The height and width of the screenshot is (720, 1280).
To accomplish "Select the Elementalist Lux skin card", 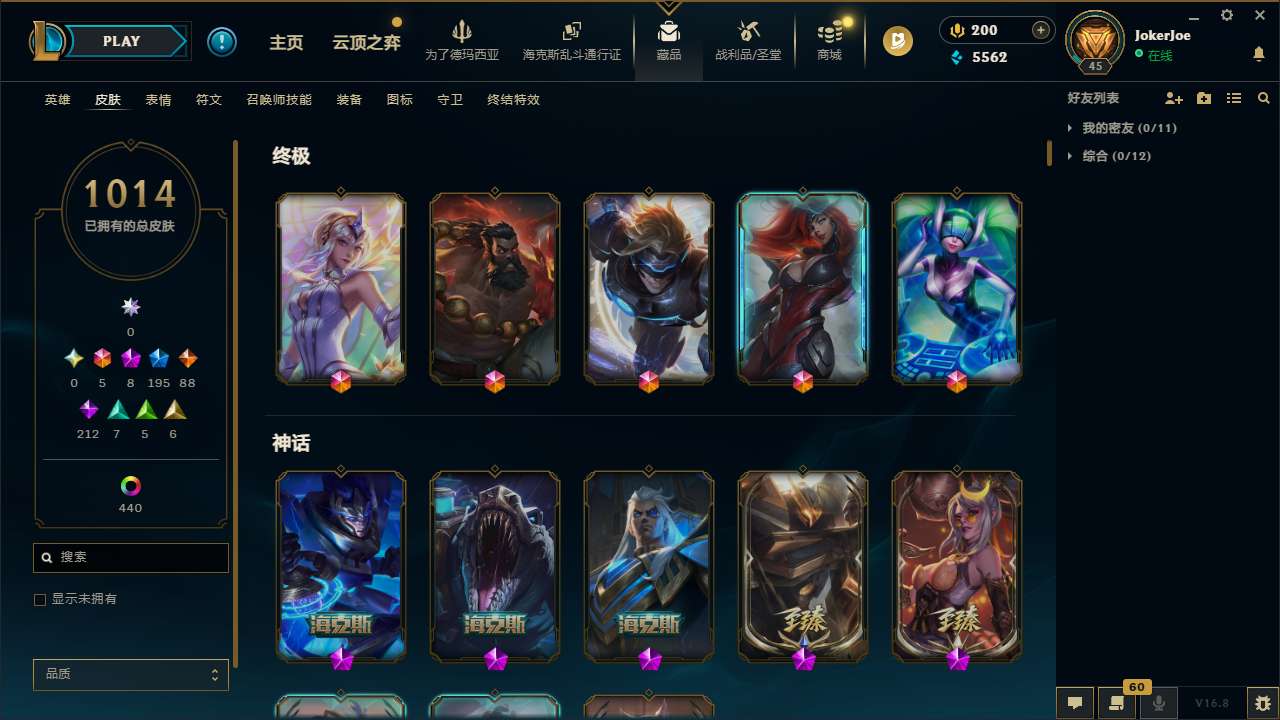I will (x=340, y=288).
